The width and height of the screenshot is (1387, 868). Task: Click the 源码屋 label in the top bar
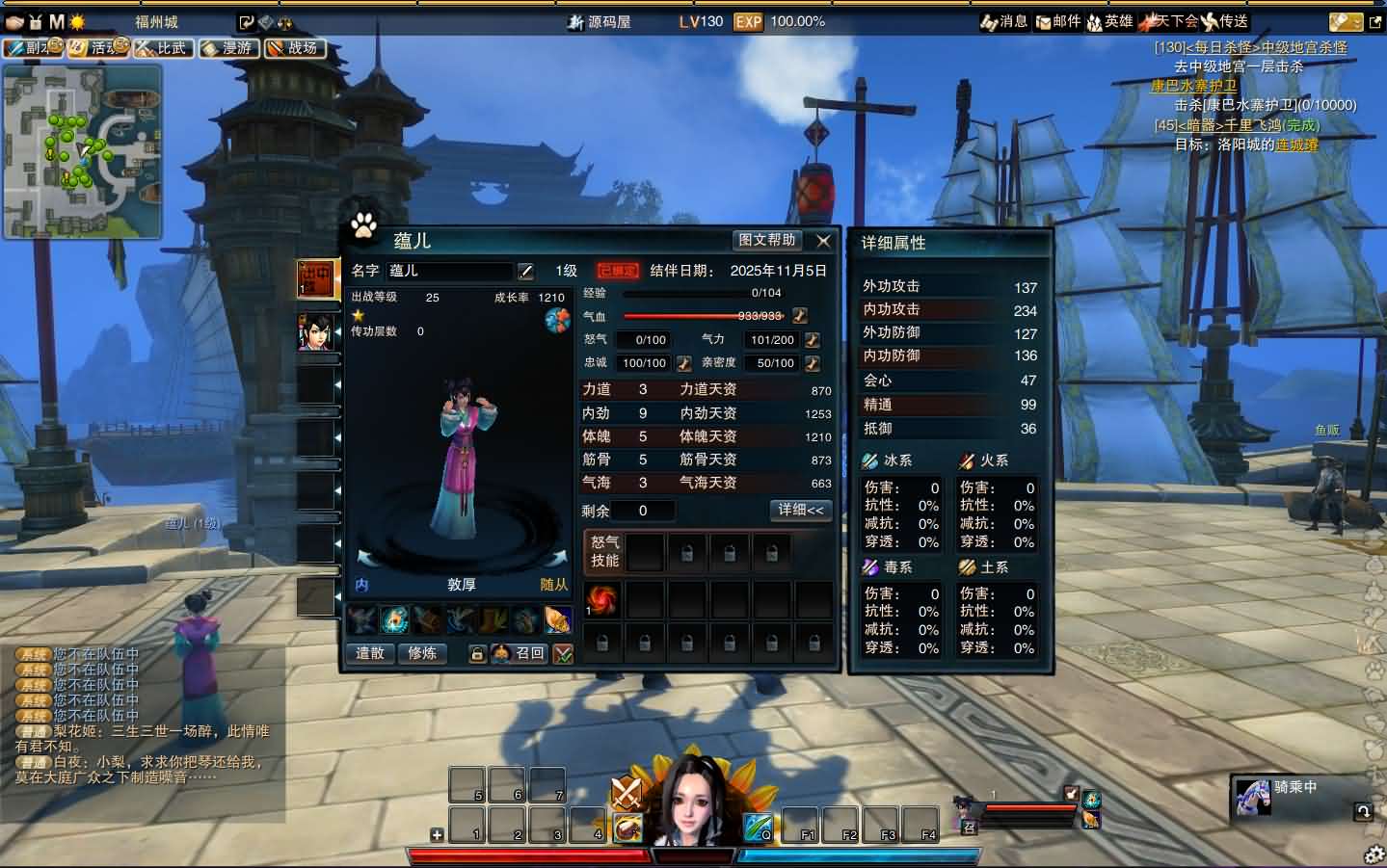(x=609, y=21)
